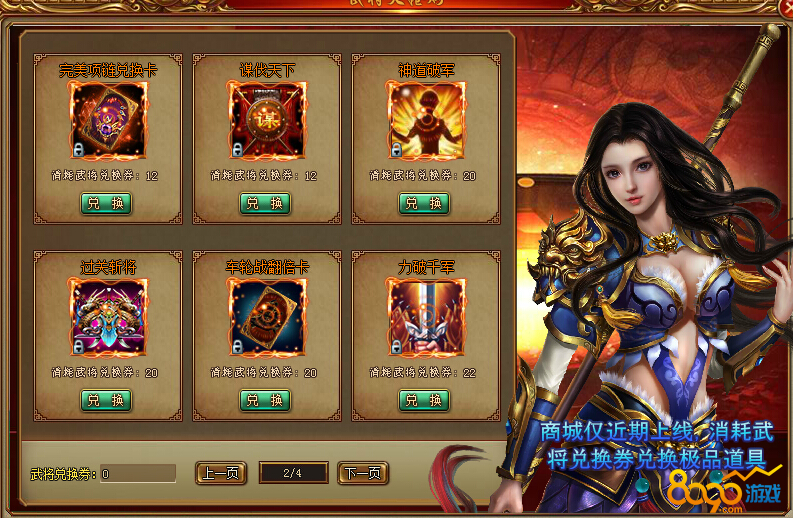Exchange vouchers for 力破千军
The image size is (793, 518).
(x=424, y=400)
